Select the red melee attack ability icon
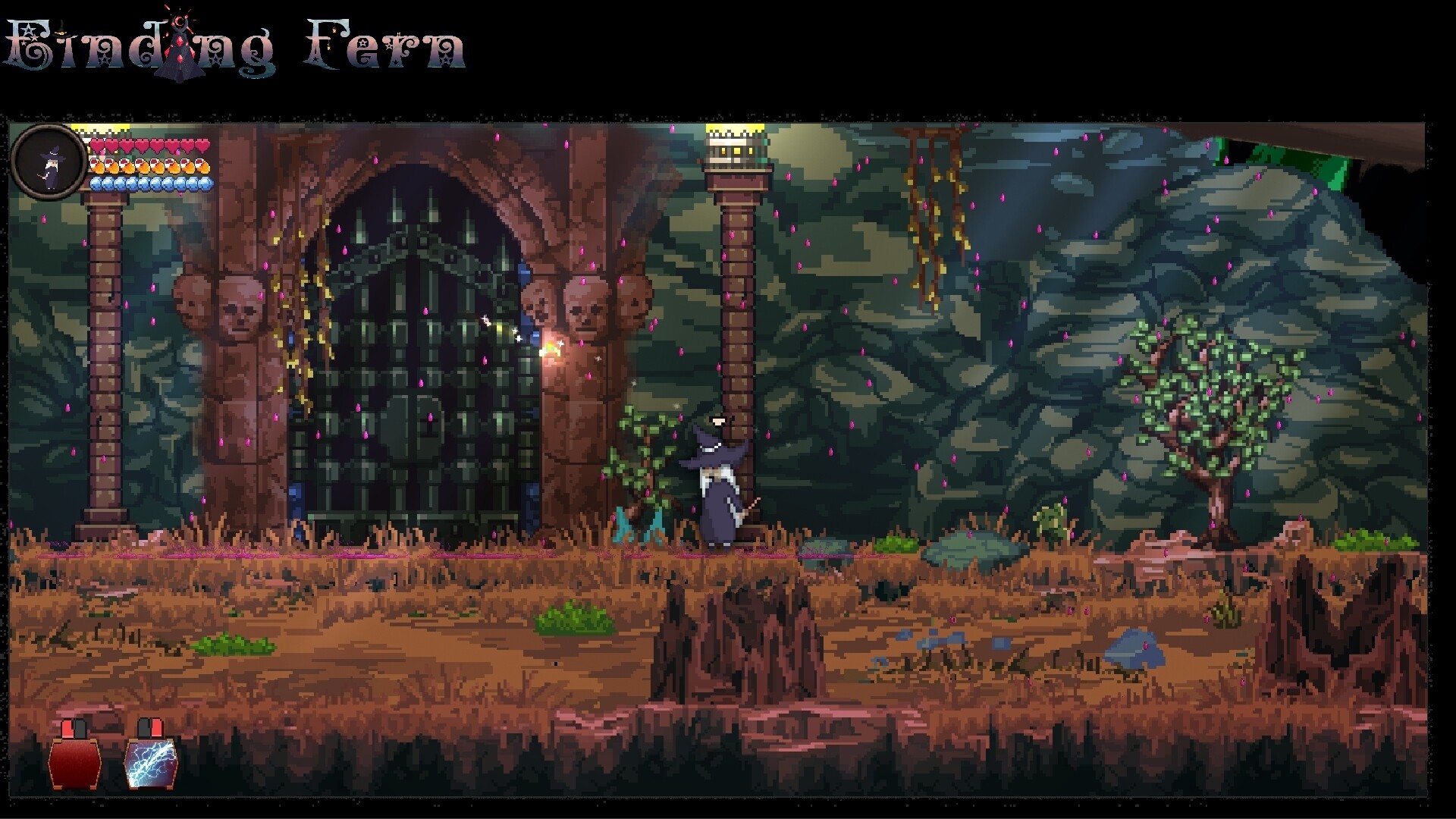 (74, 764)
